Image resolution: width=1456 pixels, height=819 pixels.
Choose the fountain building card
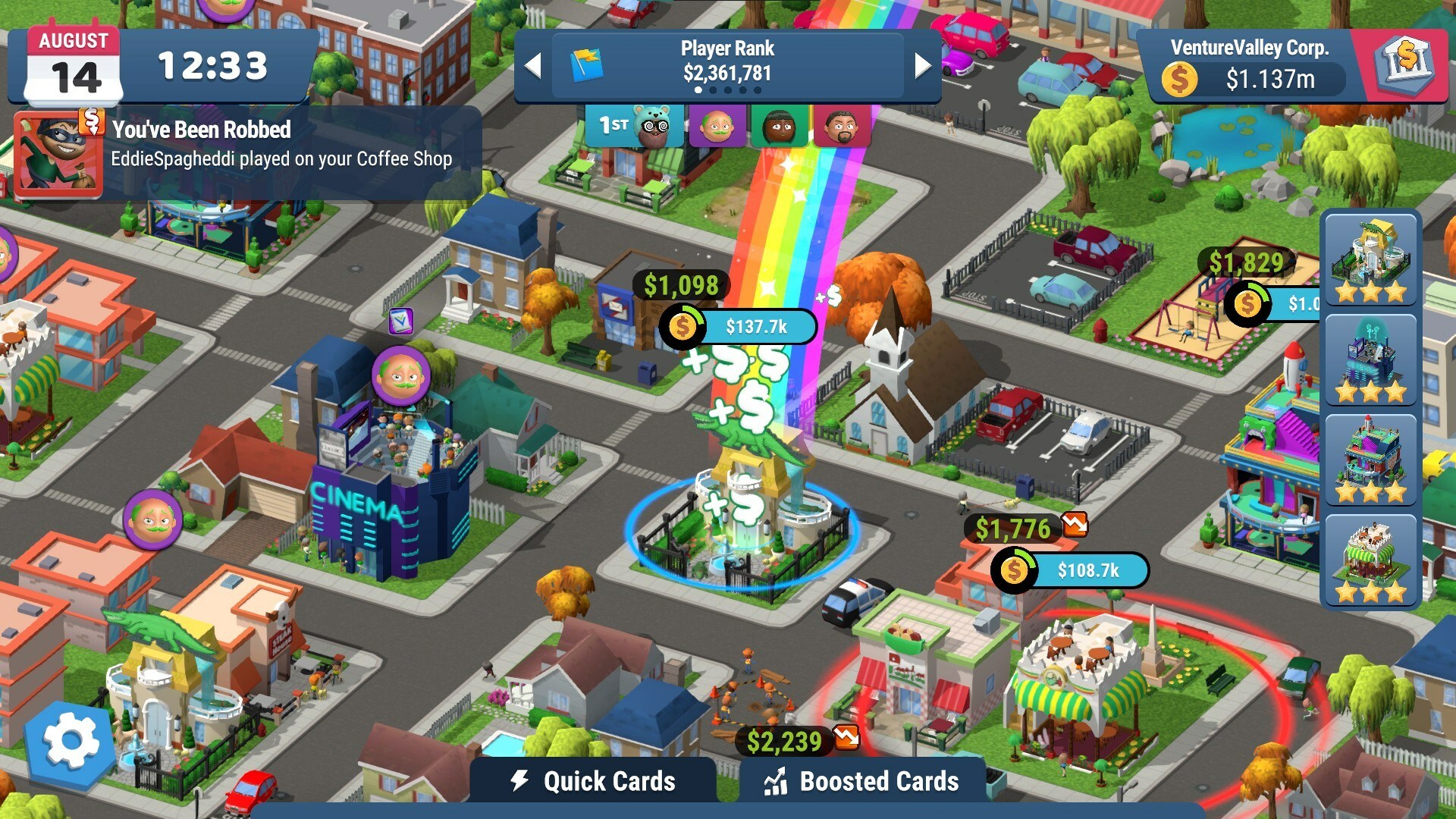coord(1370,259)
